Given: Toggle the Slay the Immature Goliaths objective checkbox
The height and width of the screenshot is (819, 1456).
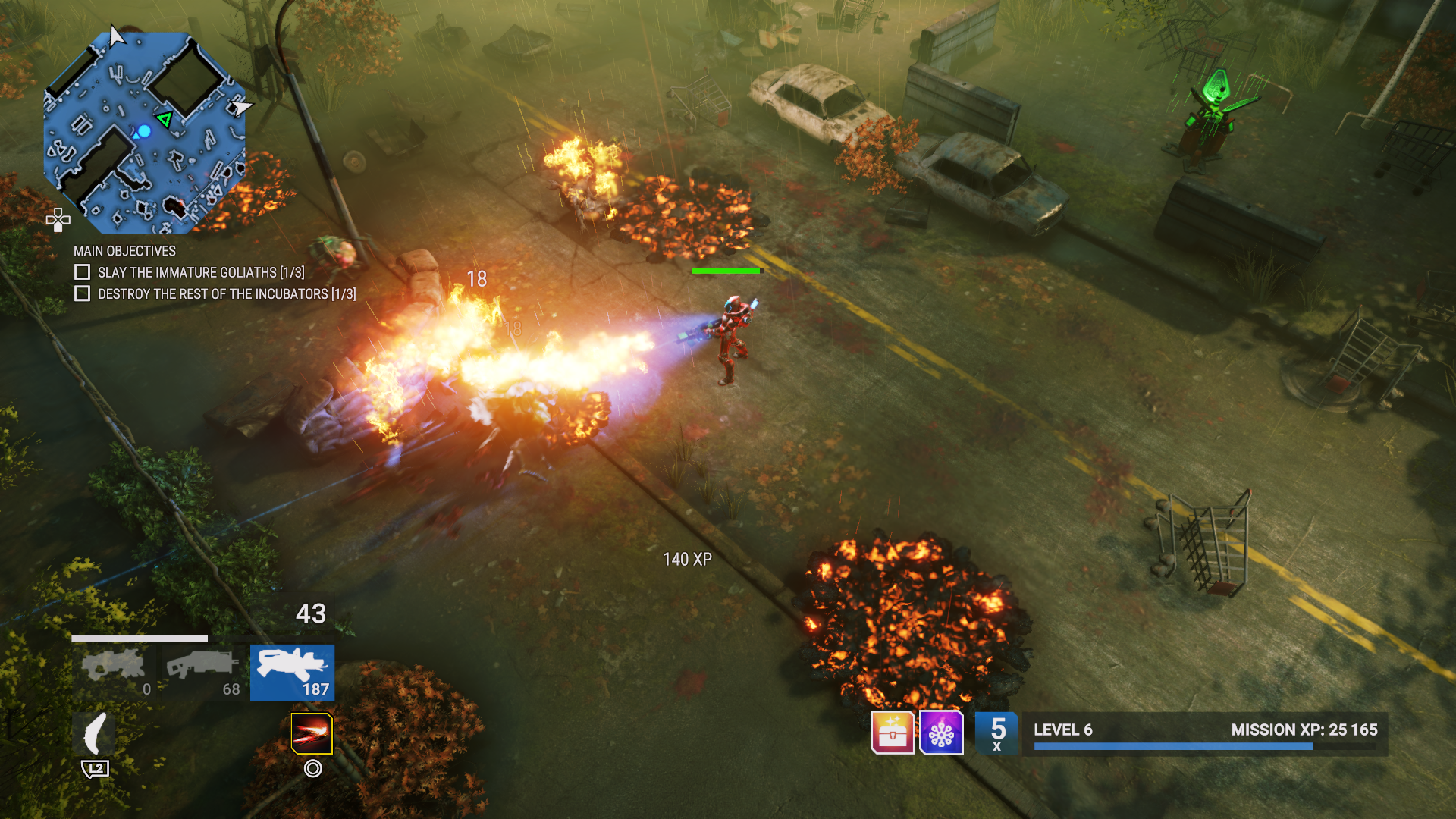Looking at the screenshot, I should coord(83,271).
